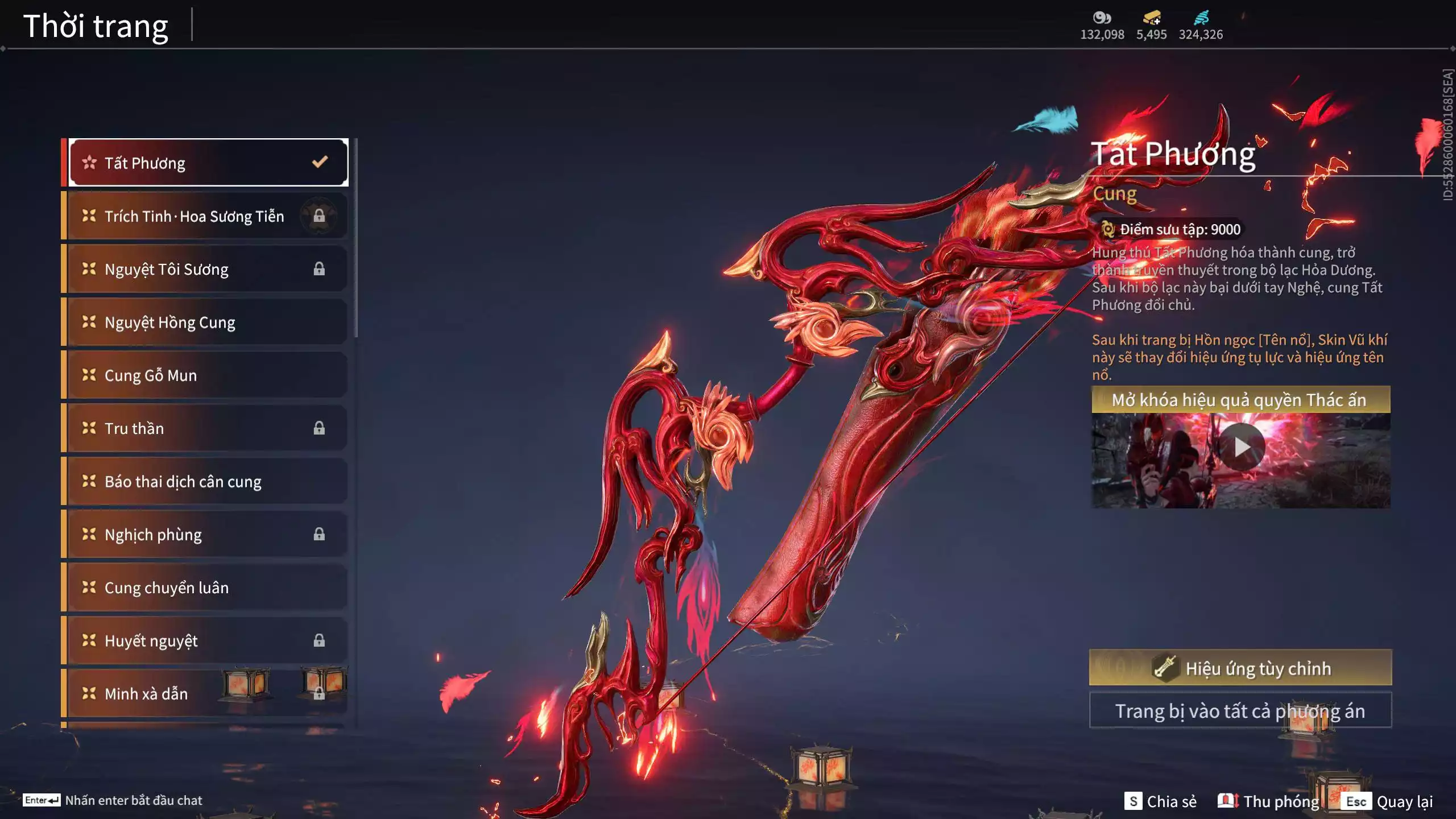Play the skin effect preview video
This screenshot has width=1456, height=819.
[x=1242, y=448]
